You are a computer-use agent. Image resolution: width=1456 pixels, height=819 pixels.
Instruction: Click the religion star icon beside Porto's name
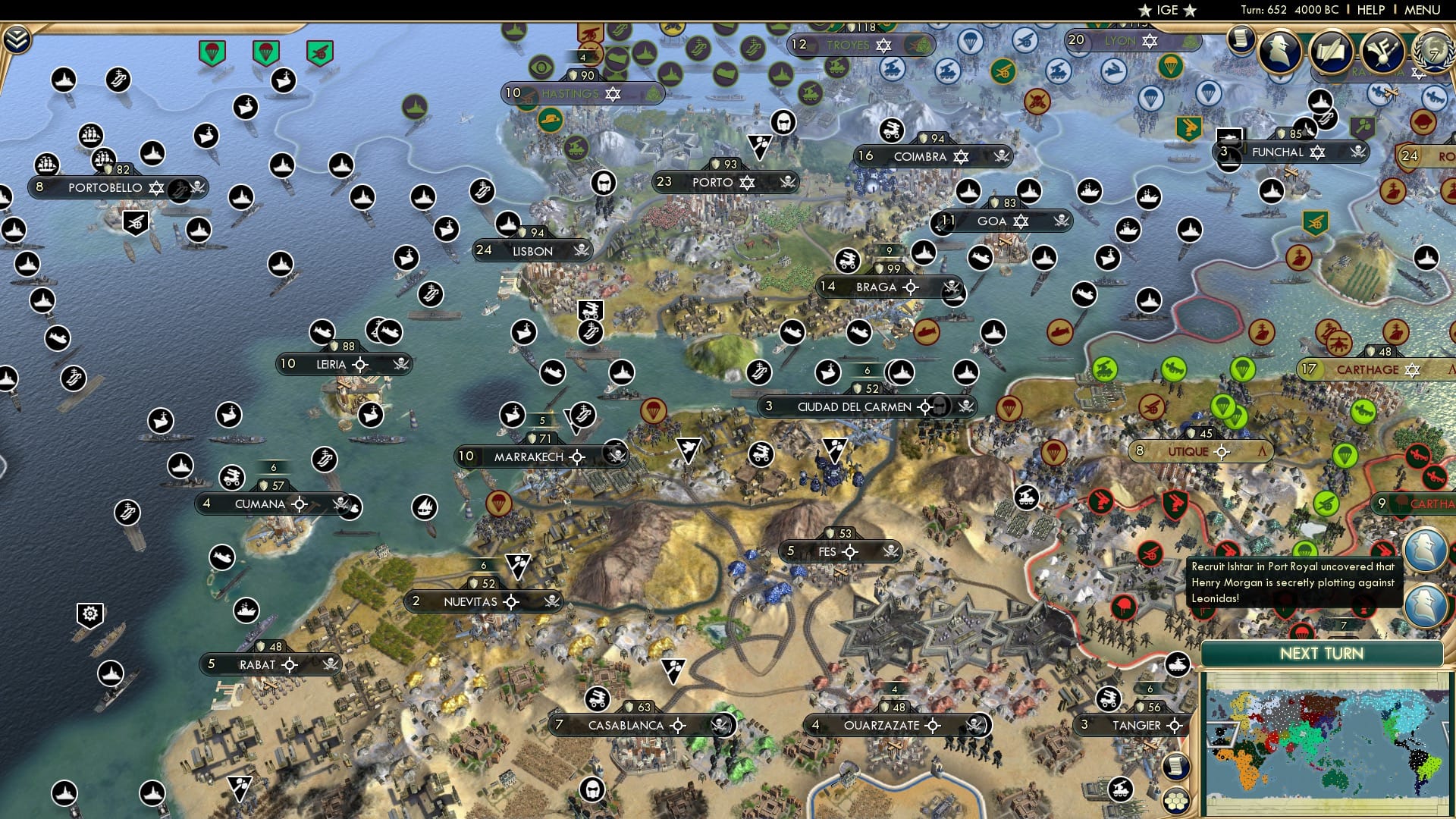(747, 183)
